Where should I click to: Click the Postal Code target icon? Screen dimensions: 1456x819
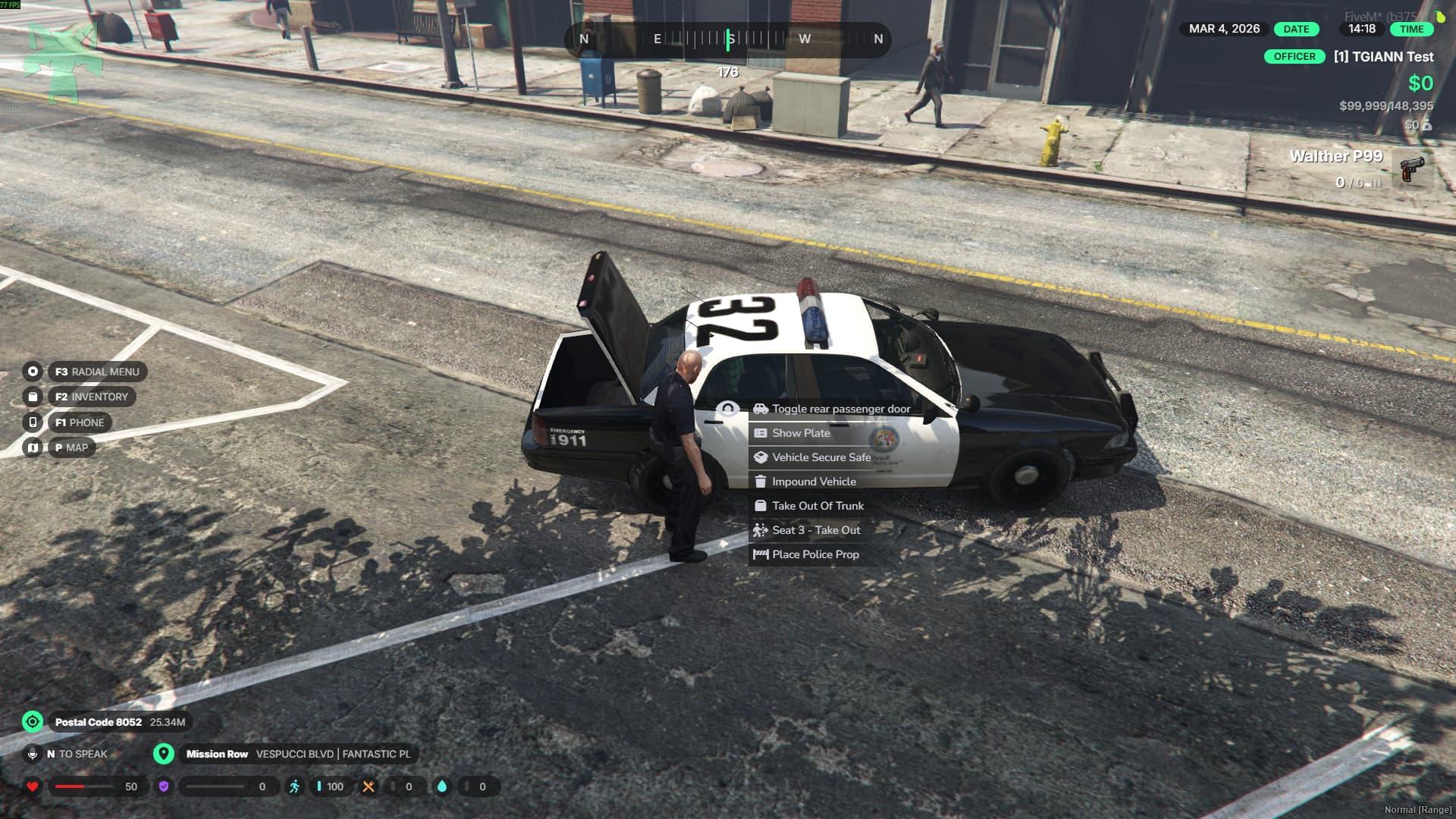[33, 722]
